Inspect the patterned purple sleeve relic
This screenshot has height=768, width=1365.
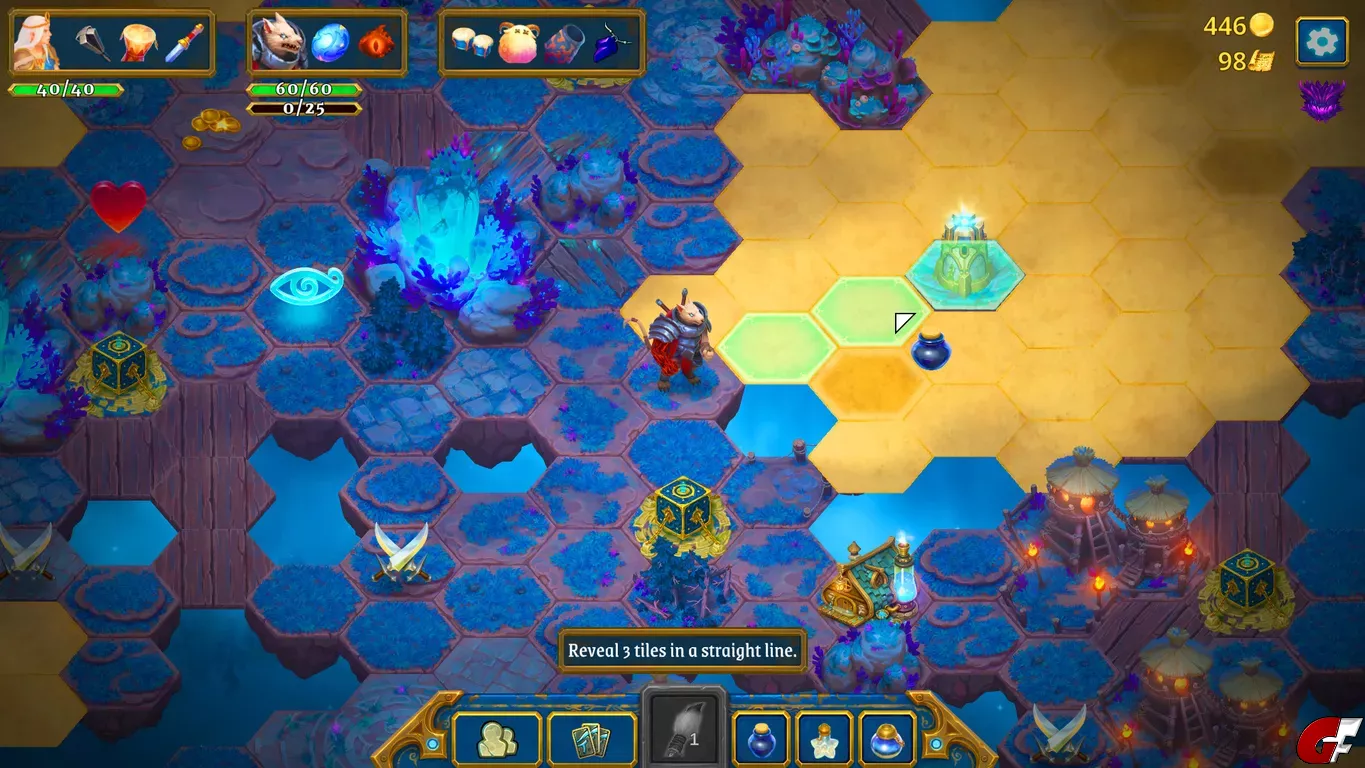[564, 43]
